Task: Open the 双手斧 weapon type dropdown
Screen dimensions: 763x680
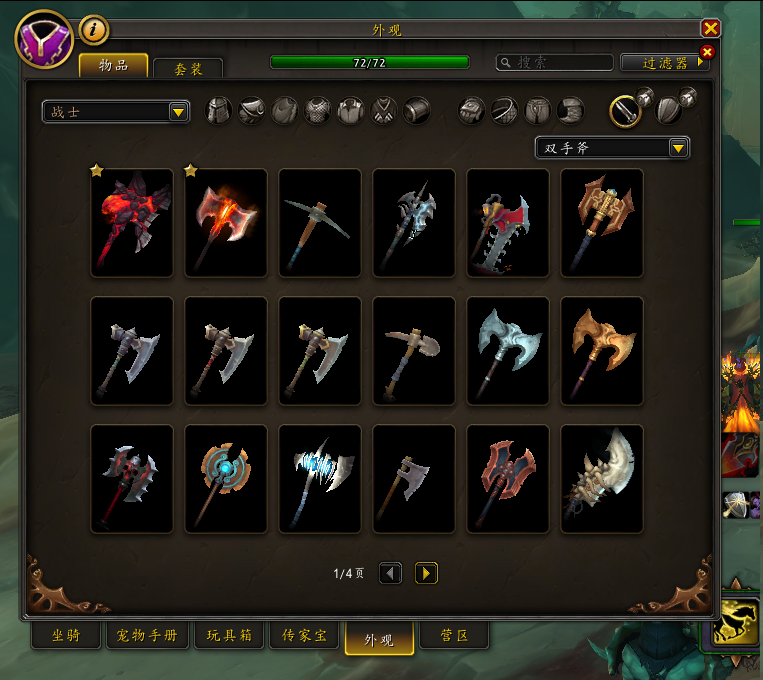Action: click(x=612, y=148)
